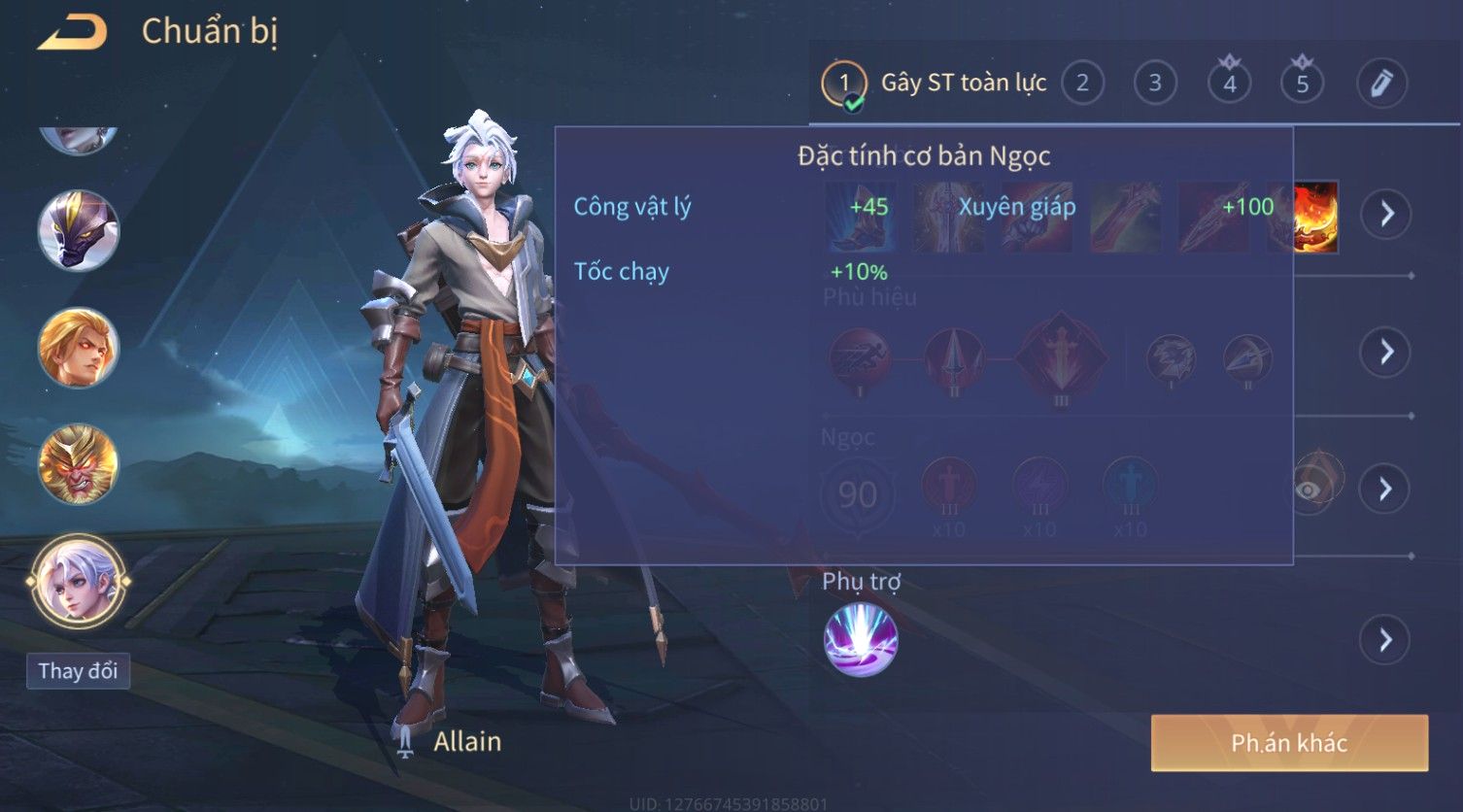Edit preset name with pencil icon
This screenshot has height=812, width=1463.
[1381, 84]
